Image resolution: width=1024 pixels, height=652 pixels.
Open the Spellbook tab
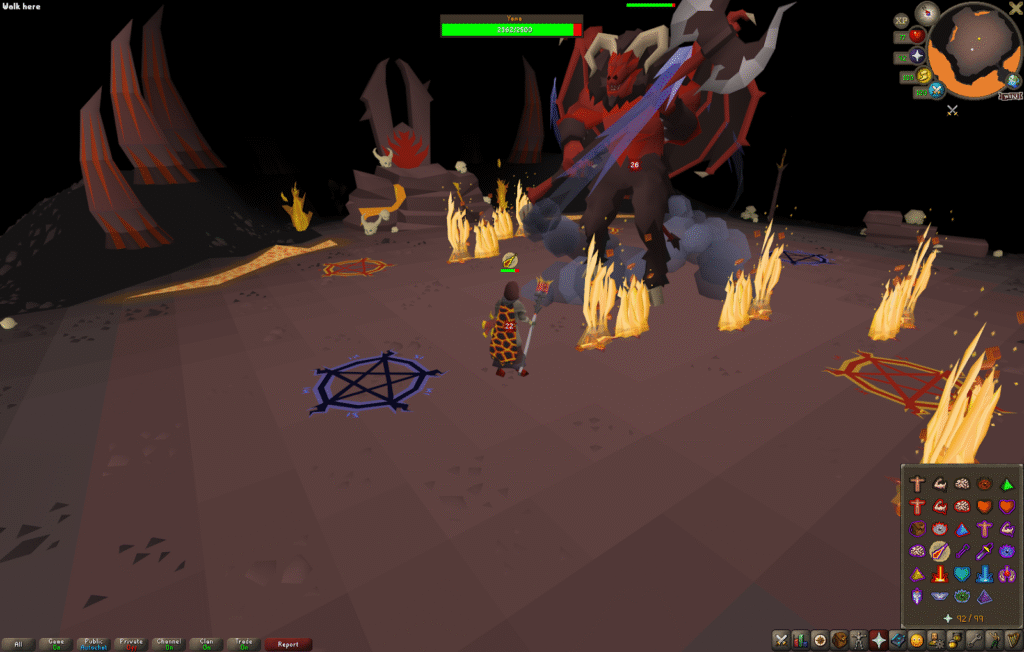(x=897, y=640)
